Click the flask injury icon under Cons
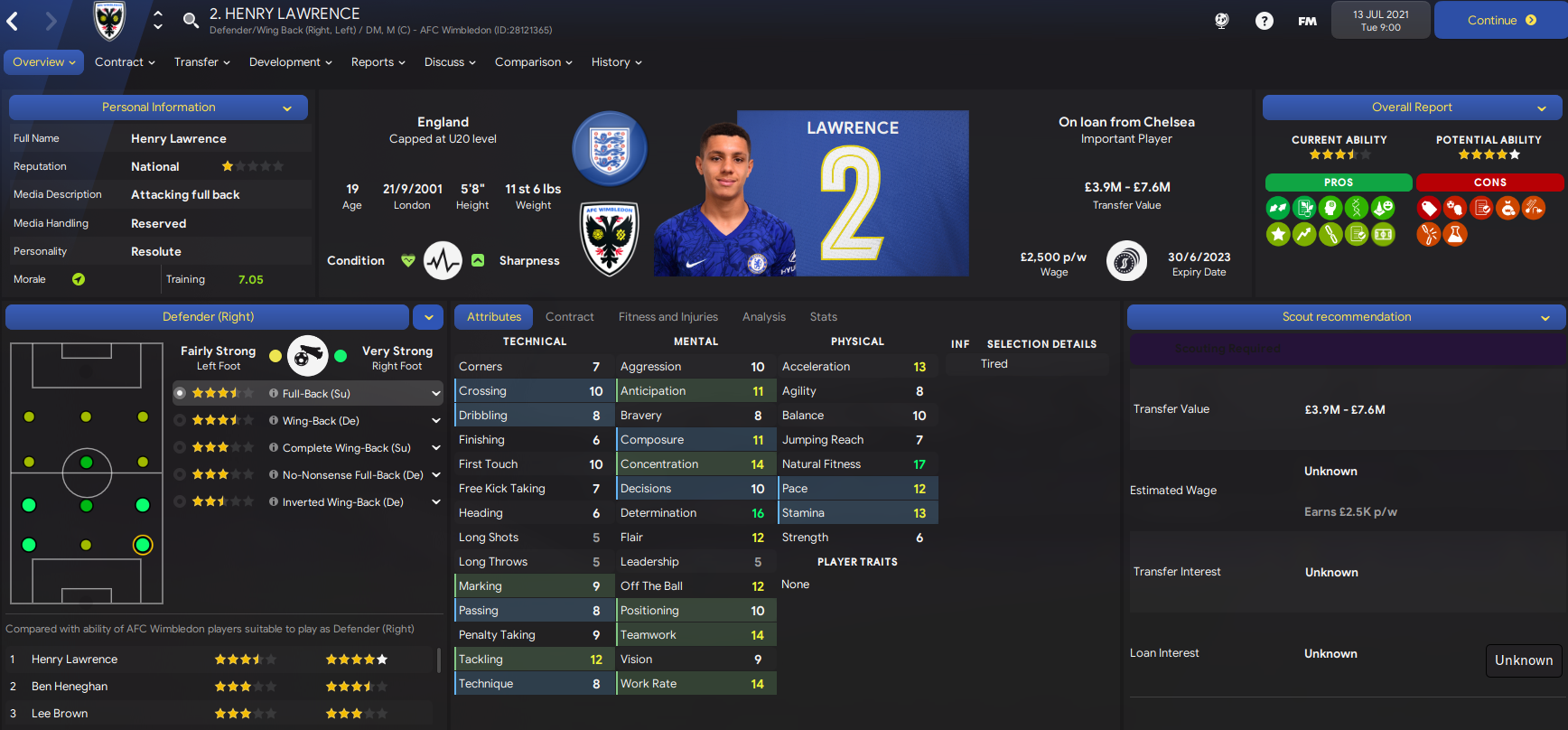This screenshot has height=730, width=1568. tap(1454, 234)
